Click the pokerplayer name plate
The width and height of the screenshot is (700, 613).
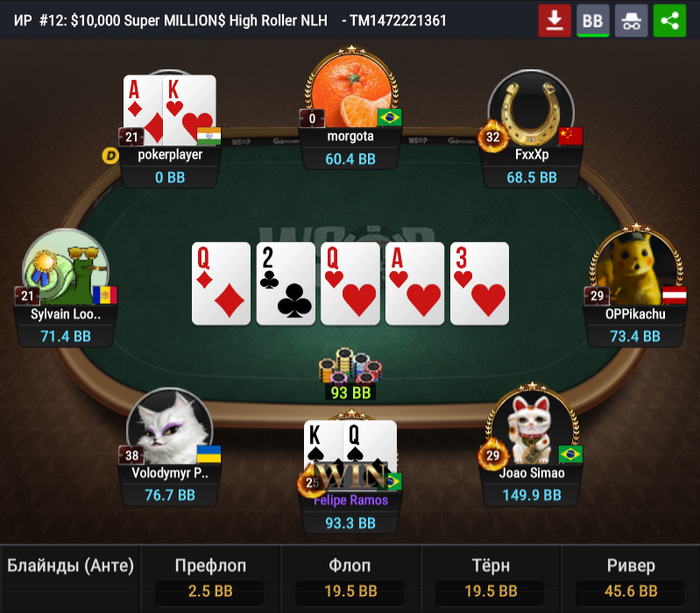pos(170,155)
